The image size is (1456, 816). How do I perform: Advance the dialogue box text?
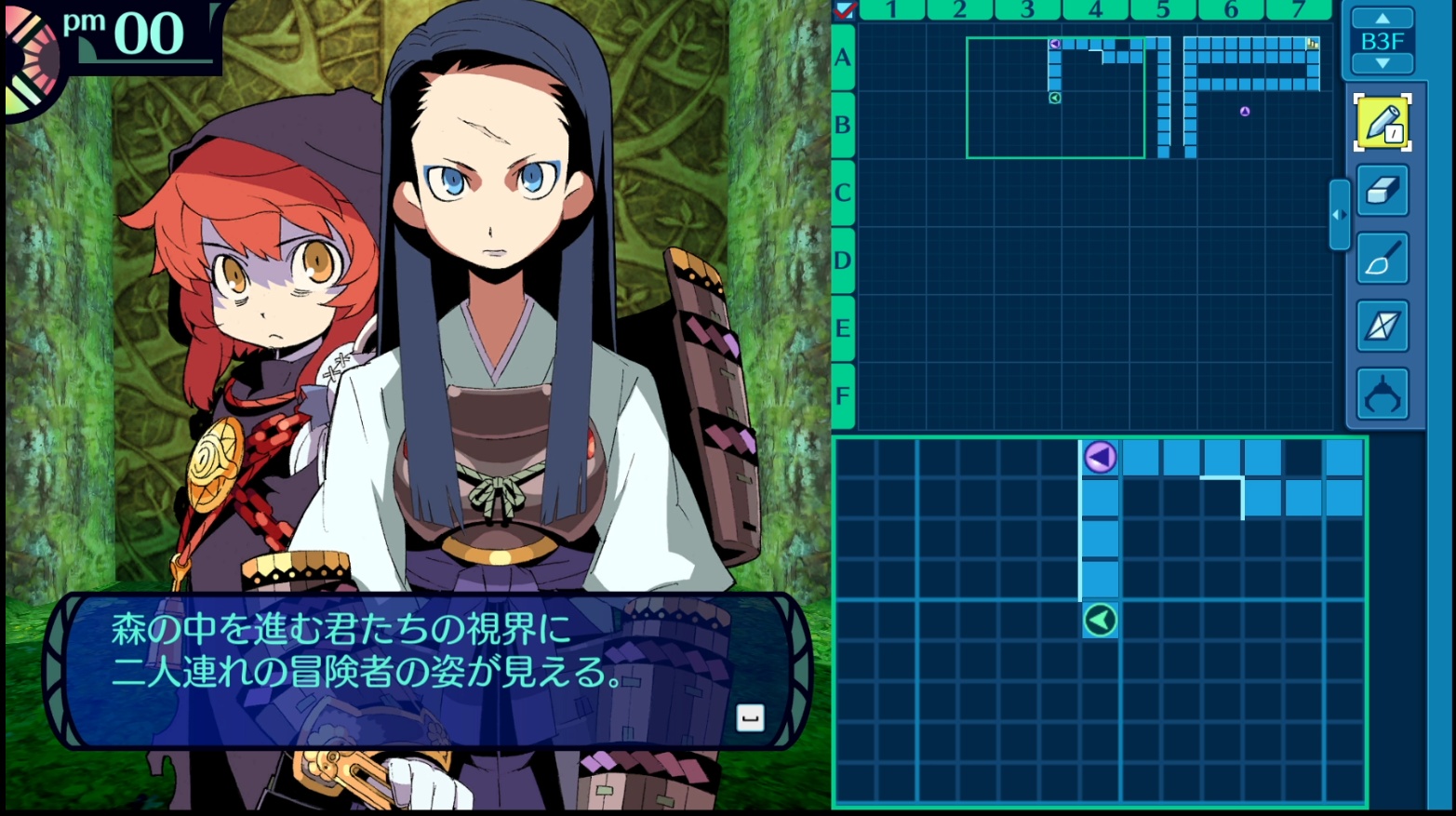pyautogui.click(x=750, y=717)
